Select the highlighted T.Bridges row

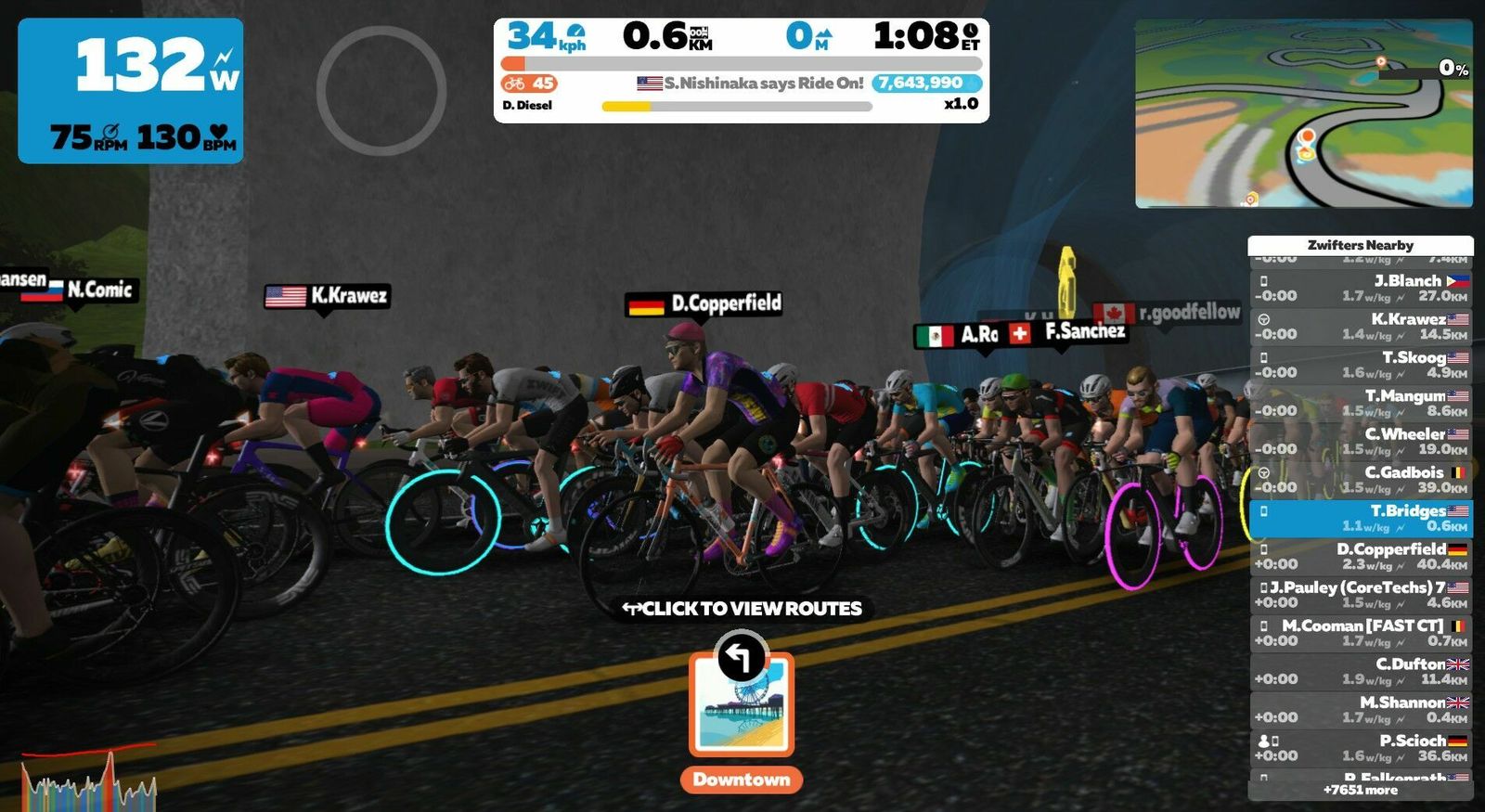pyautogui.click(x=1361, y=518)
